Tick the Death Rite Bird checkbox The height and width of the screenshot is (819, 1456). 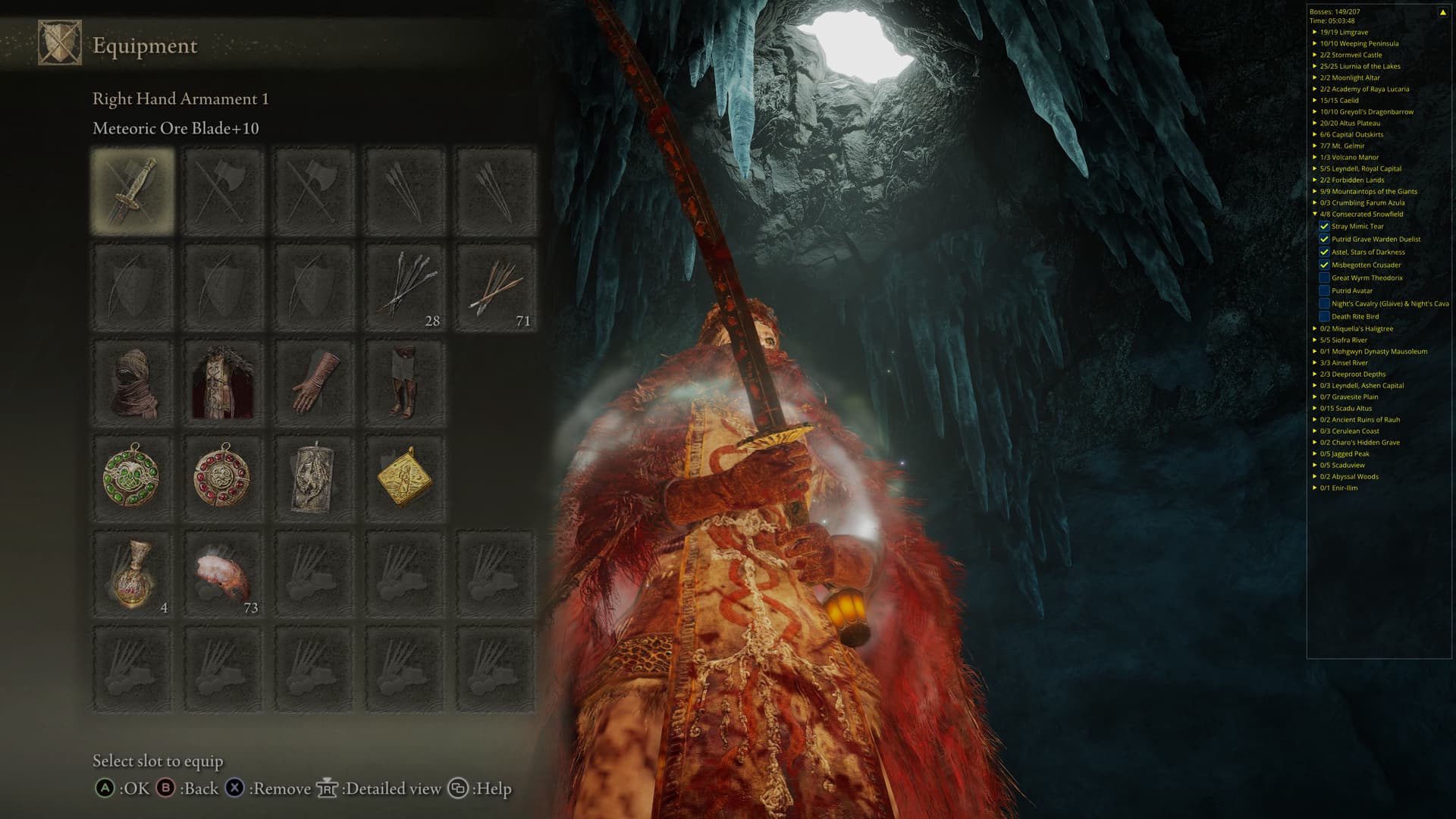click(x=1324, y=316)
